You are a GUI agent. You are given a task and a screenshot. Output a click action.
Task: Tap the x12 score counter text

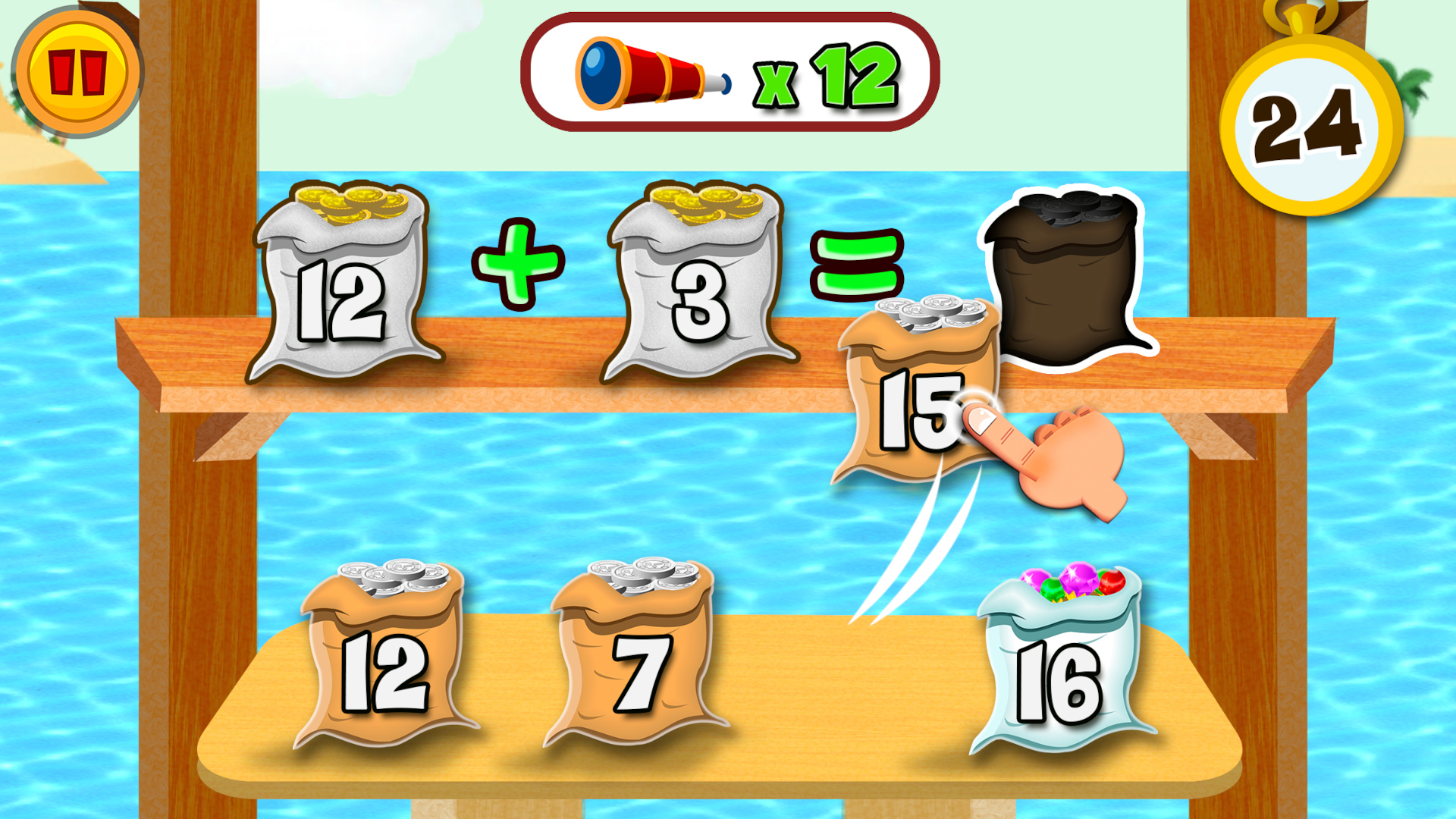point(827,76)
